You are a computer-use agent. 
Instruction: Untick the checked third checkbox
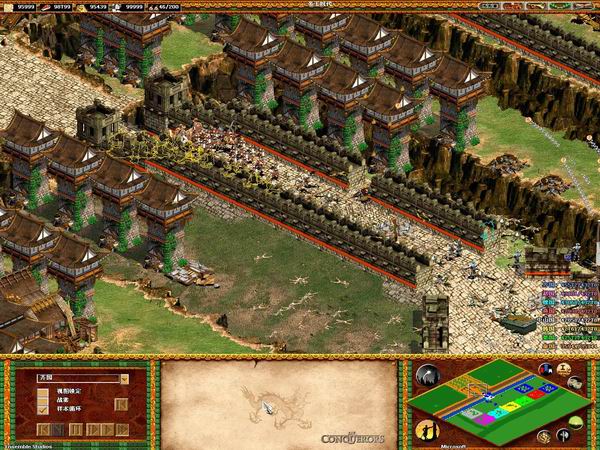point(43,410)
